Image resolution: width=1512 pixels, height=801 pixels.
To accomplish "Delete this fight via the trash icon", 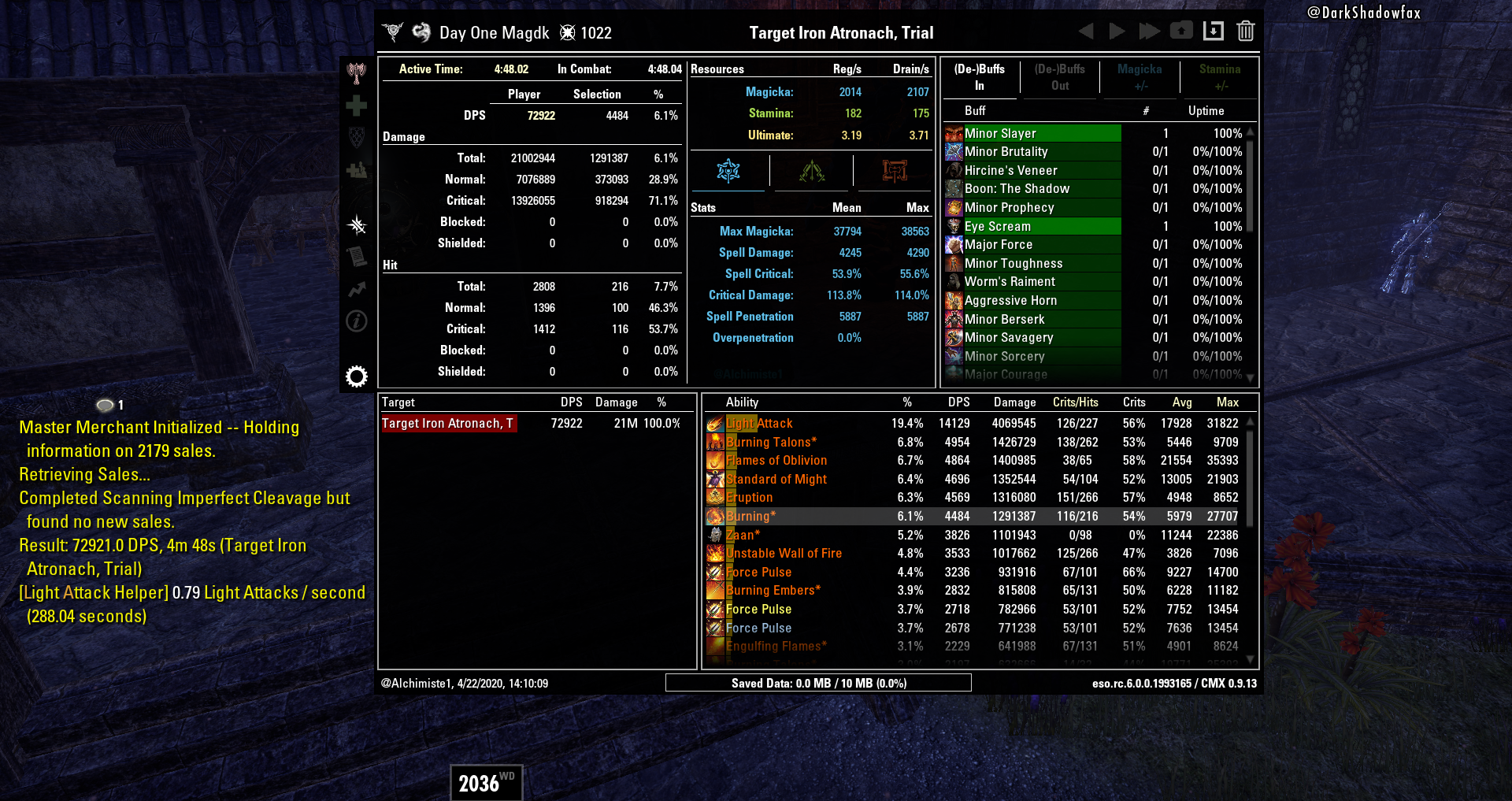I will click(1246, 32).
